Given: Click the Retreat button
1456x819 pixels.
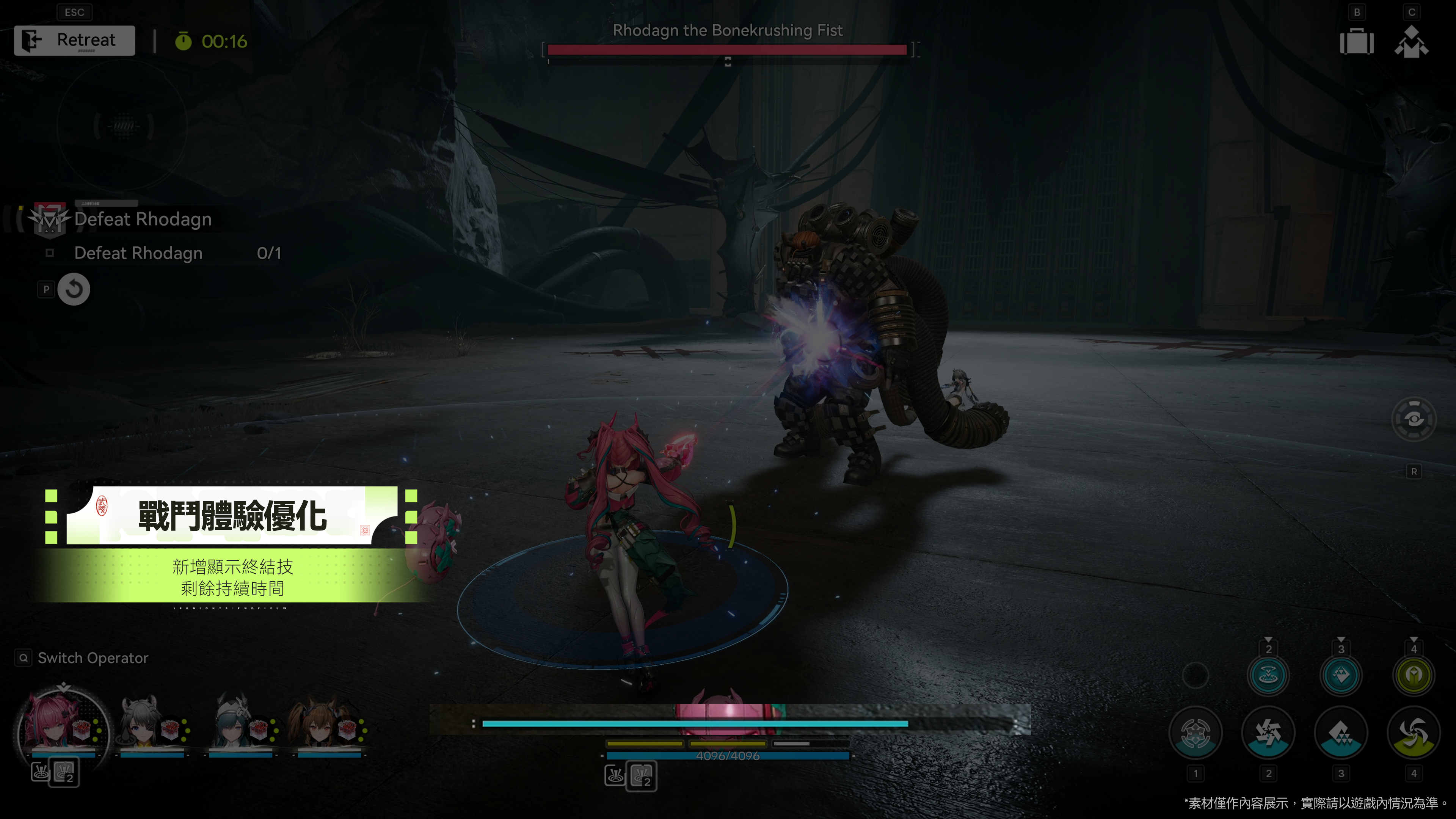Looking at the screenshot, I should point(75,40).
